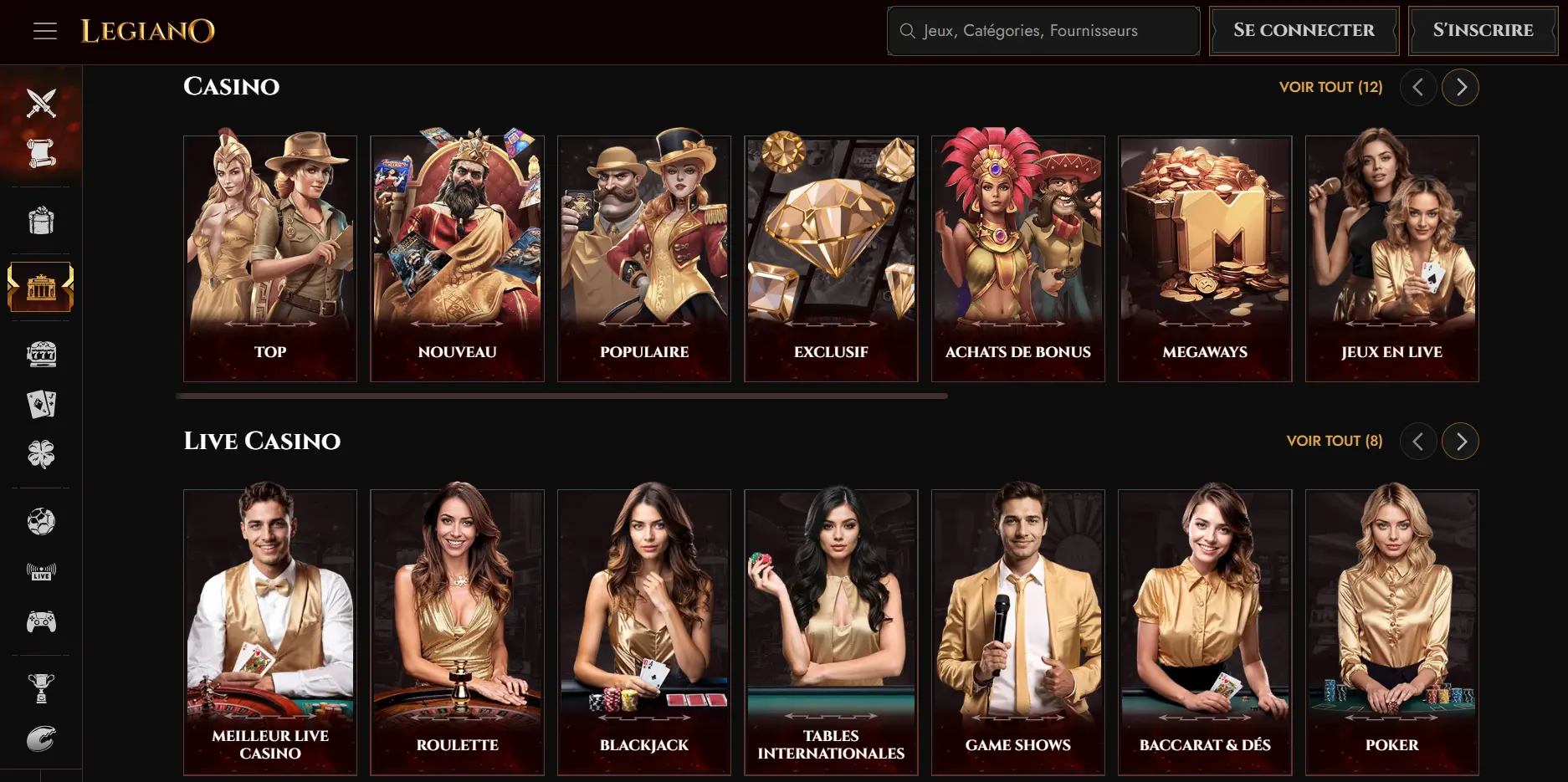Select the highlighted Casino lobby icon
The width and height of the screenshot is (1568, 782).
point(40,286)
